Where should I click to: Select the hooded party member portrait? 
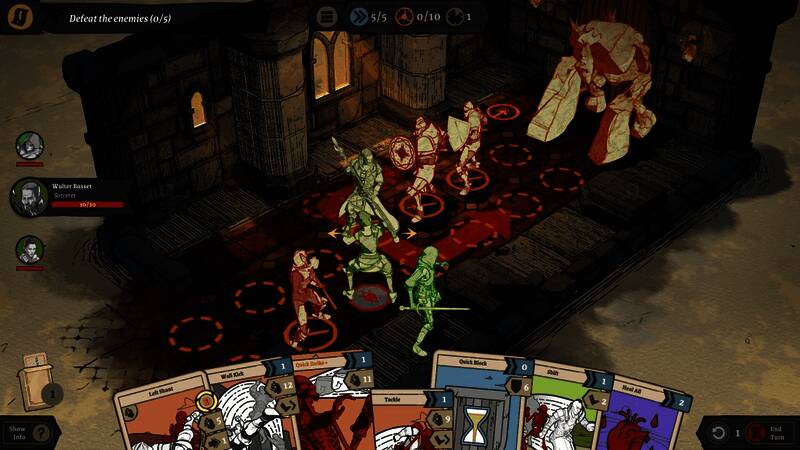(x=30, y=146)
